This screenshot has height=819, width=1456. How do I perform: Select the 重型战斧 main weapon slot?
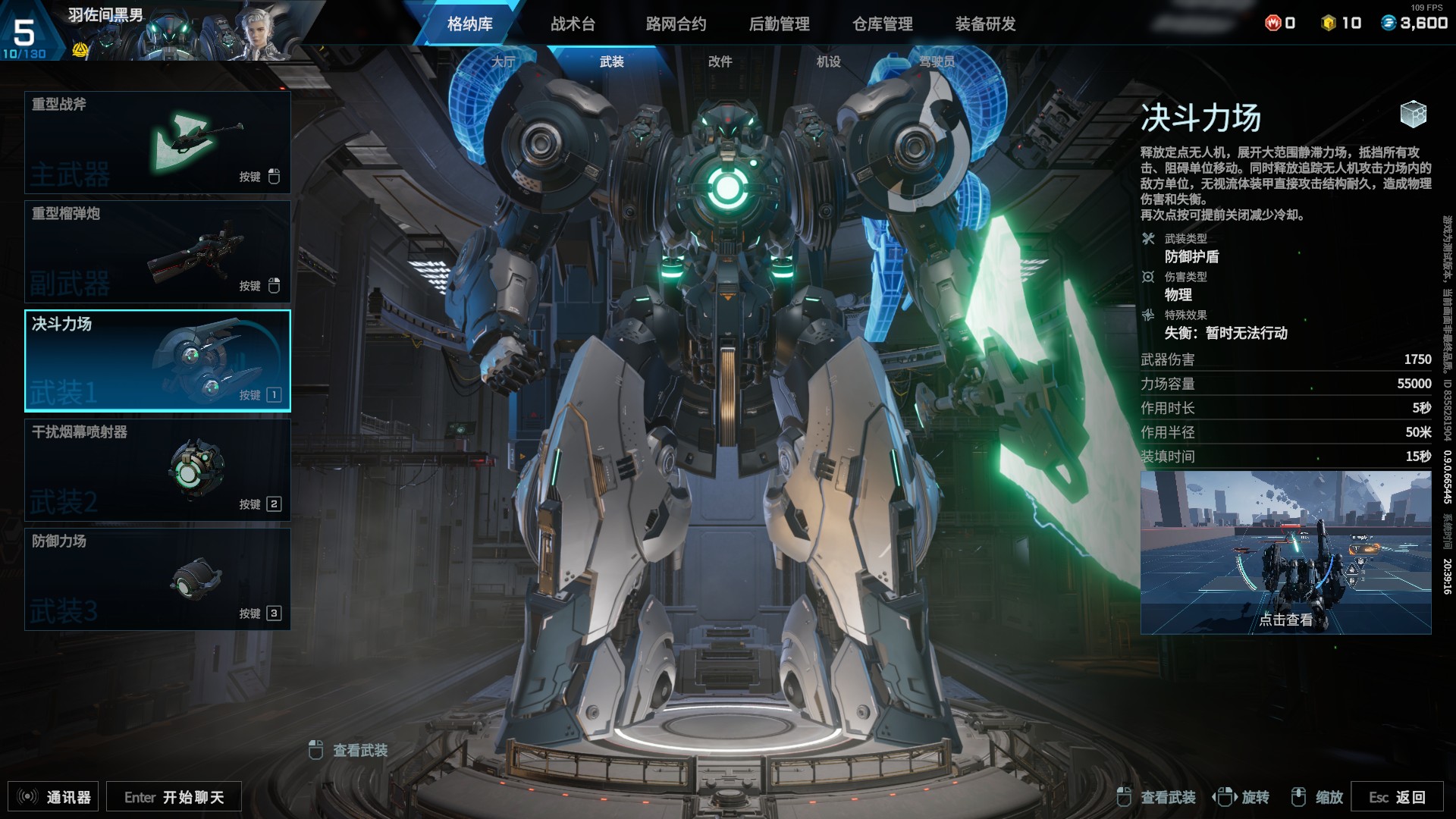(x=158, y=143)
